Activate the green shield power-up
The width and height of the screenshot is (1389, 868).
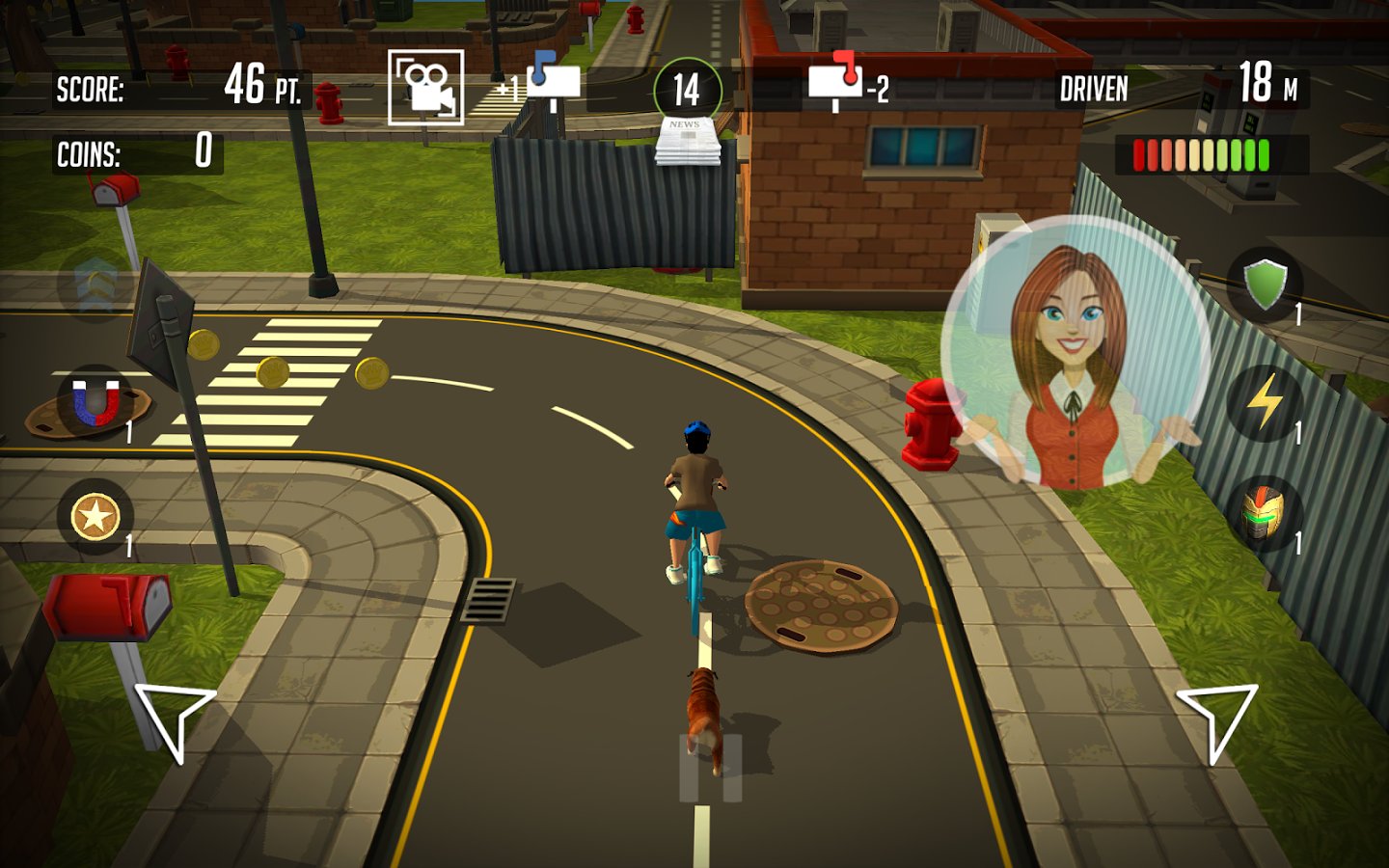pyautogui.click(x=1265, y=284)
